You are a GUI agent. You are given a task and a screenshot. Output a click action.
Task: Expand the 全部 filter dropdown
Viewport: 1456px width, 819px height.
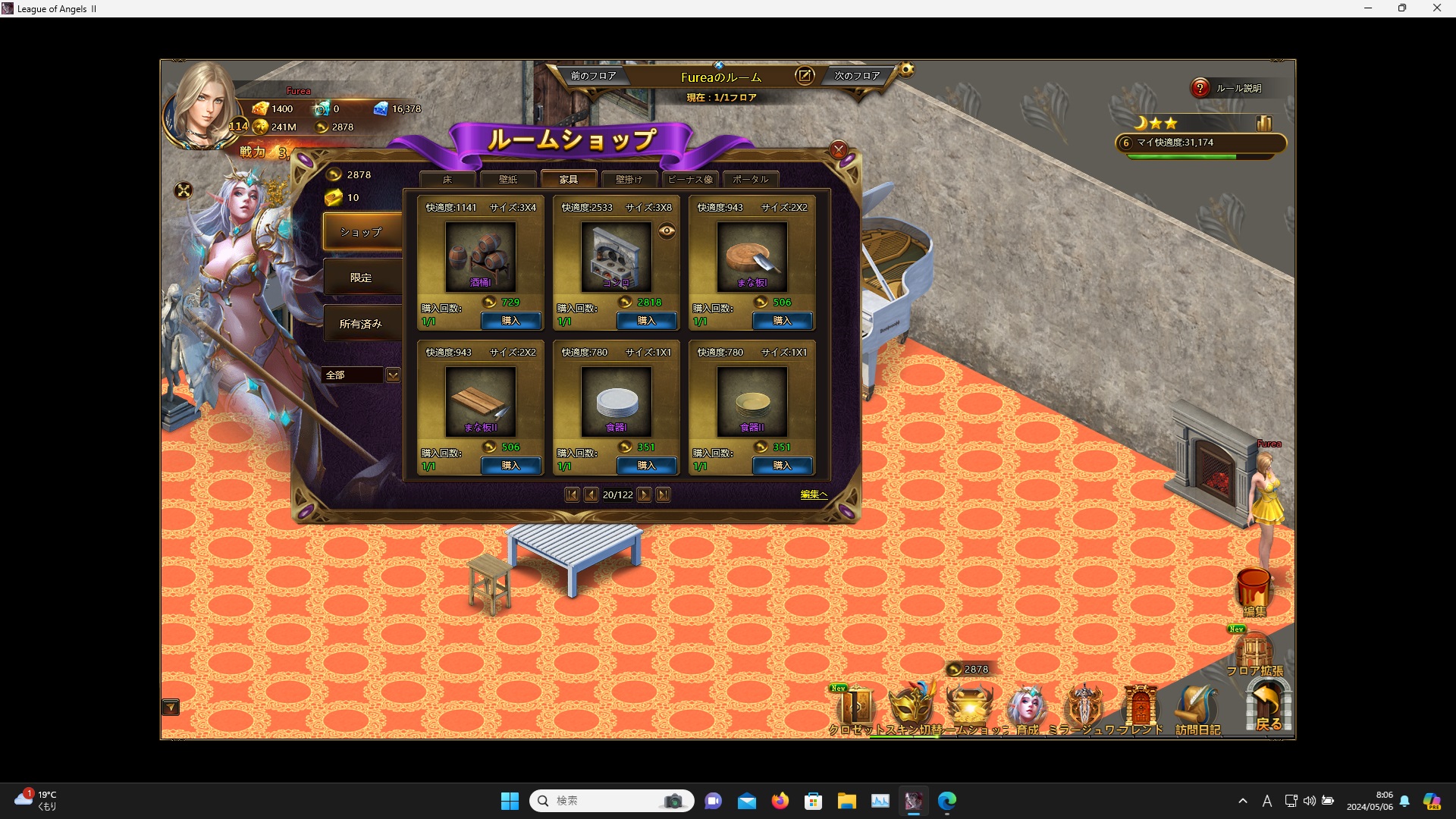[x=393, y=375]
